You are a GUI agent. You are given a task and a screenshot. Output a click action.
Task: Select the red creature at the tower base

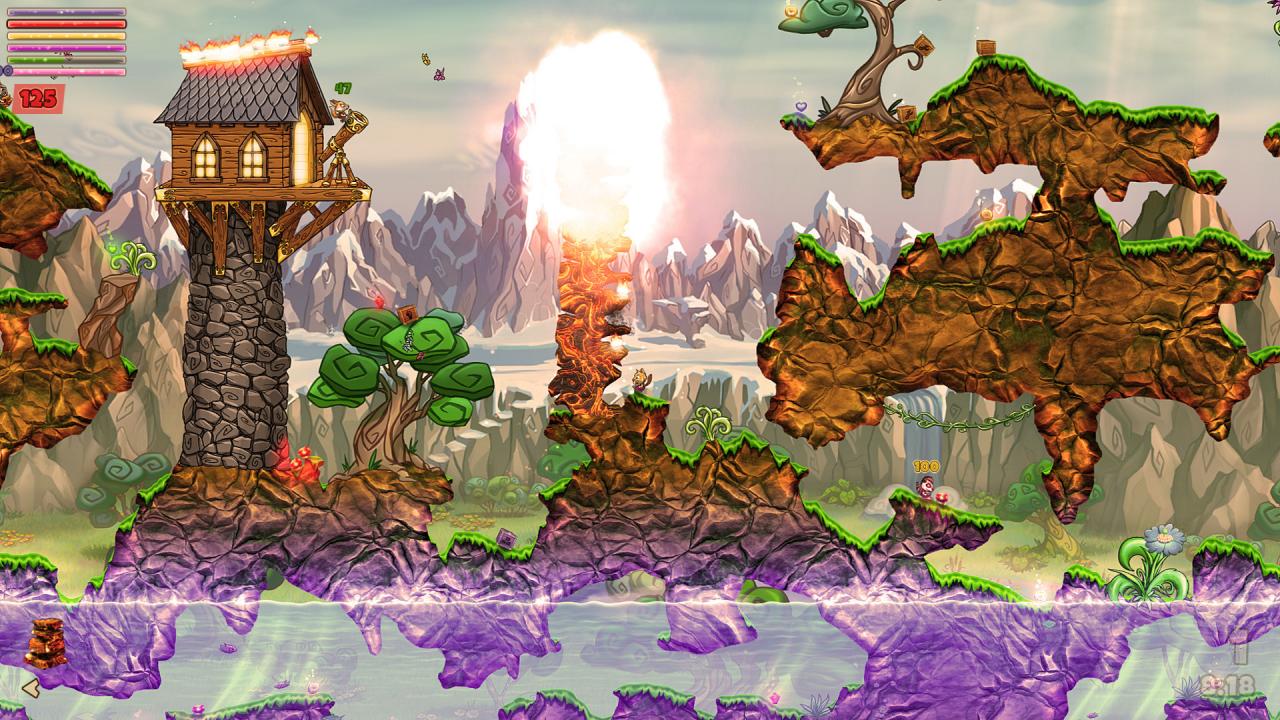click(x=300, y=462)
